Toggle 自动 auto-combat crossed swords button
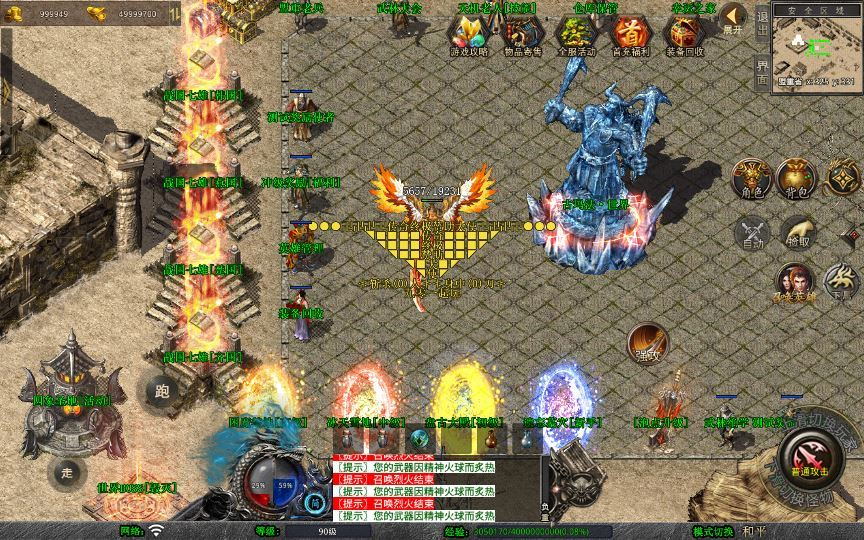This screenshot has width=864, height=540. click(750, 232)
